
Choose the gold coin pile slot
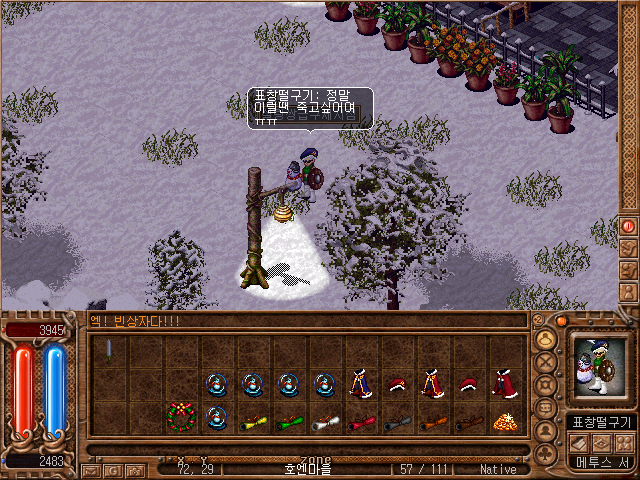(x=504, y=421)
